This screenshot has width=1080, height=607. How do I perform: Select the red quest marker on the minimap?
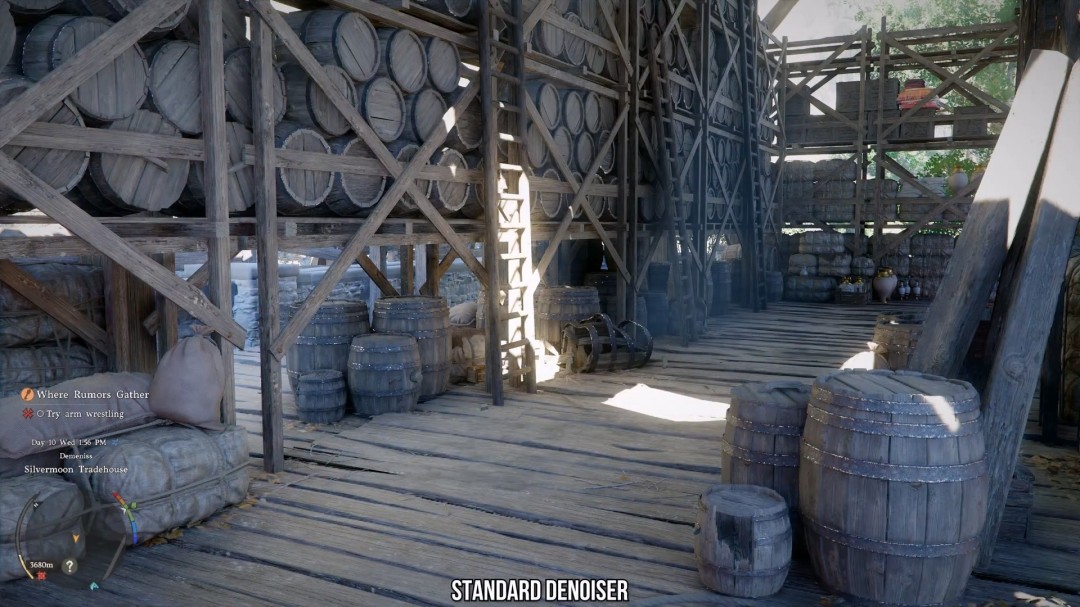pyautogui.click(x=42, y=577)
